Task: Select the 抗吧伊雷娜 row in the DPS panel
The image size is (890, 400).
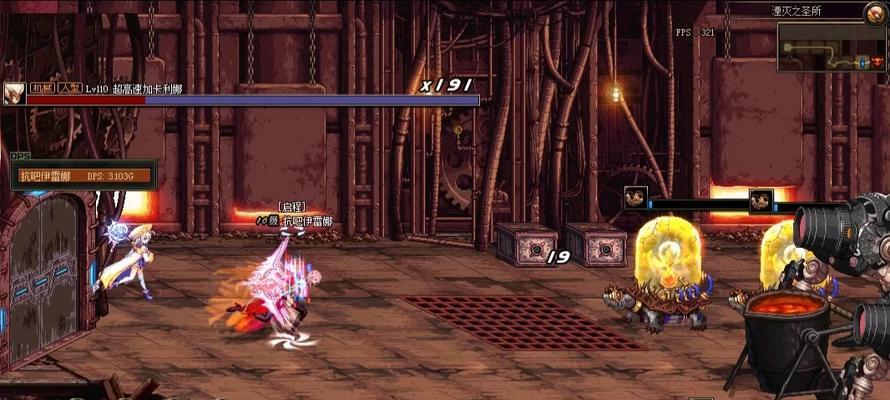Action: (x=85, y=176)
